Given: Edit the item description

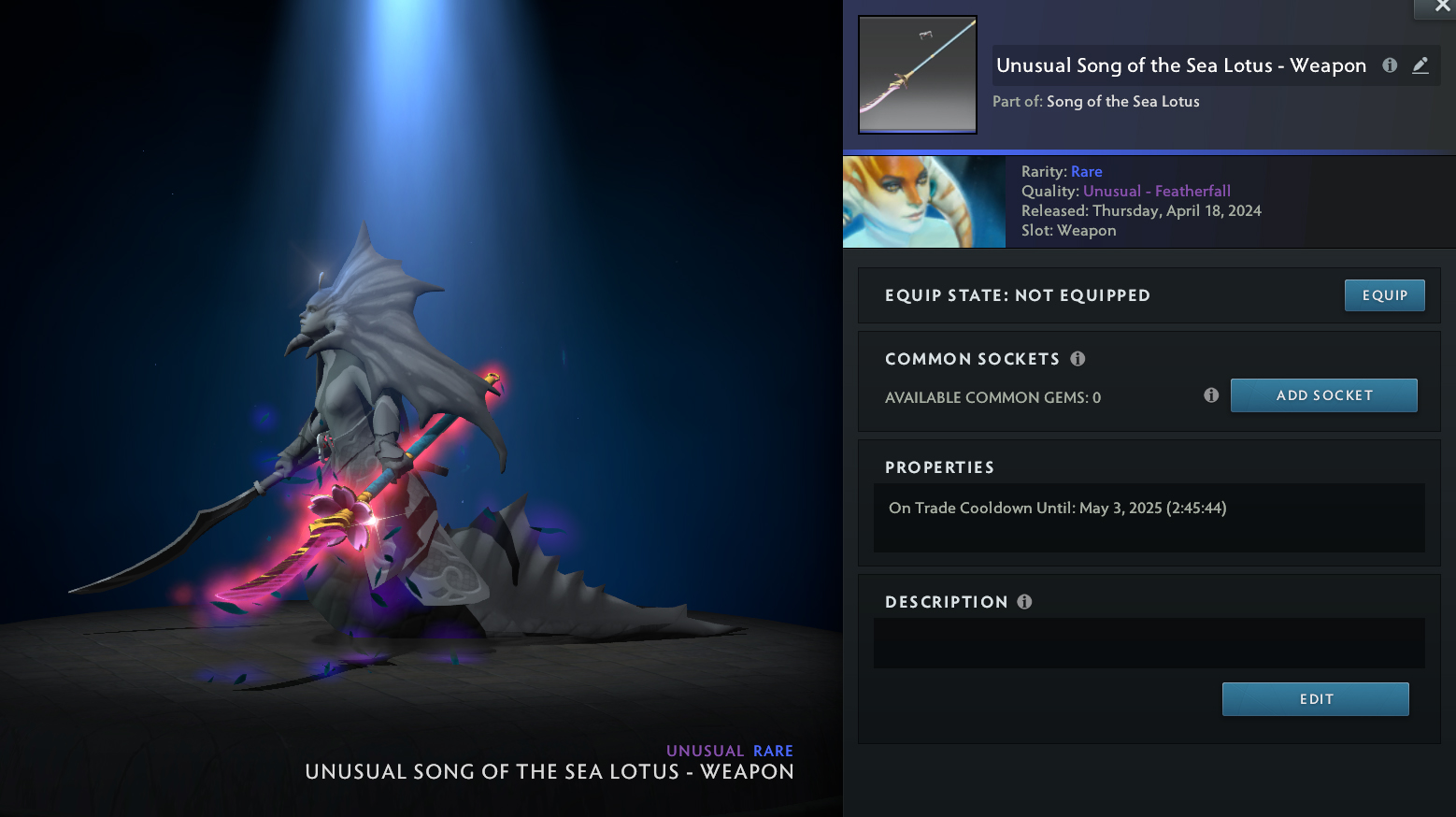Looking at the screenshot, I should click(x=1315, y=699).
